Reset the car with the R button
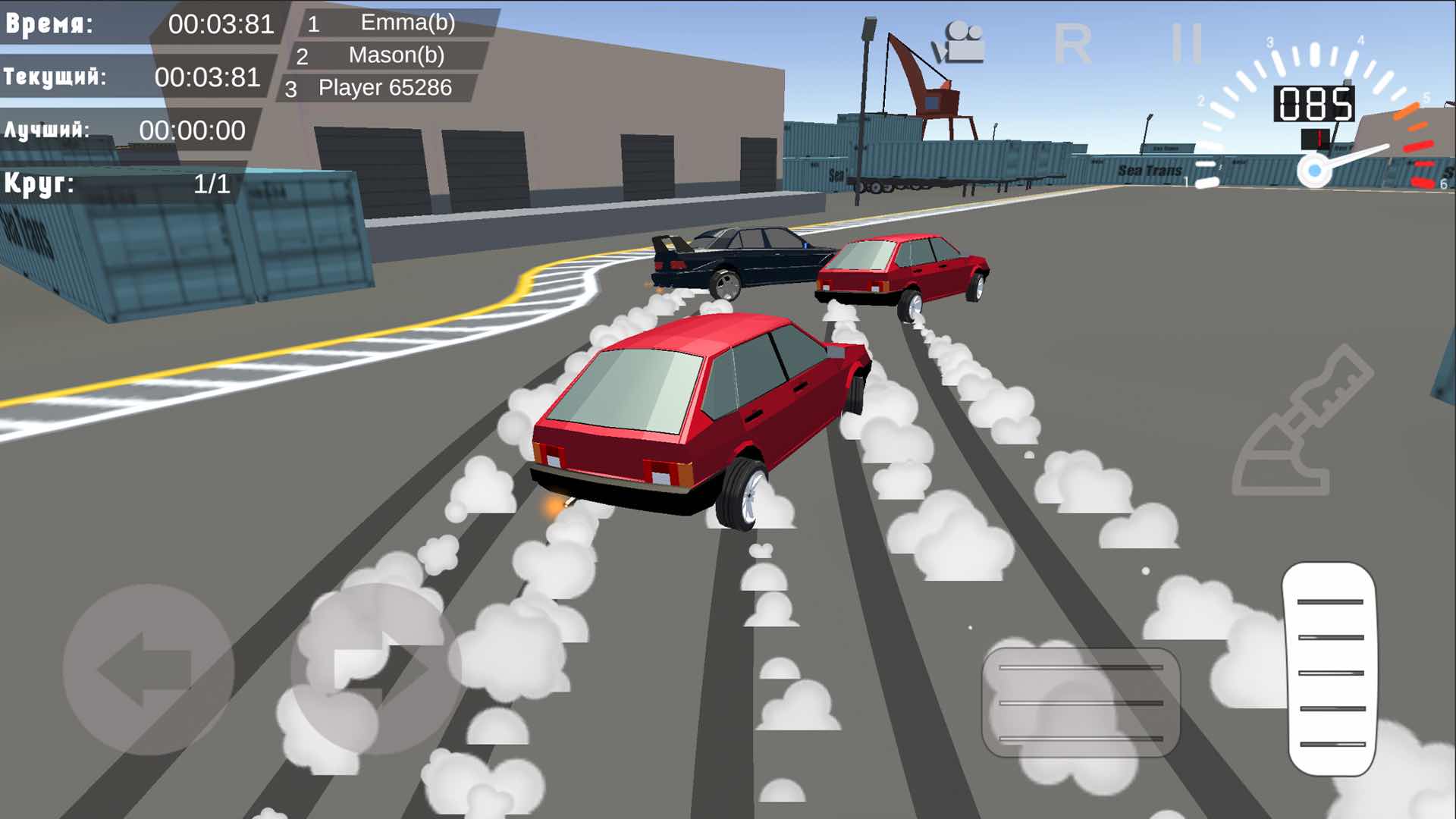 pos(1072,45)
